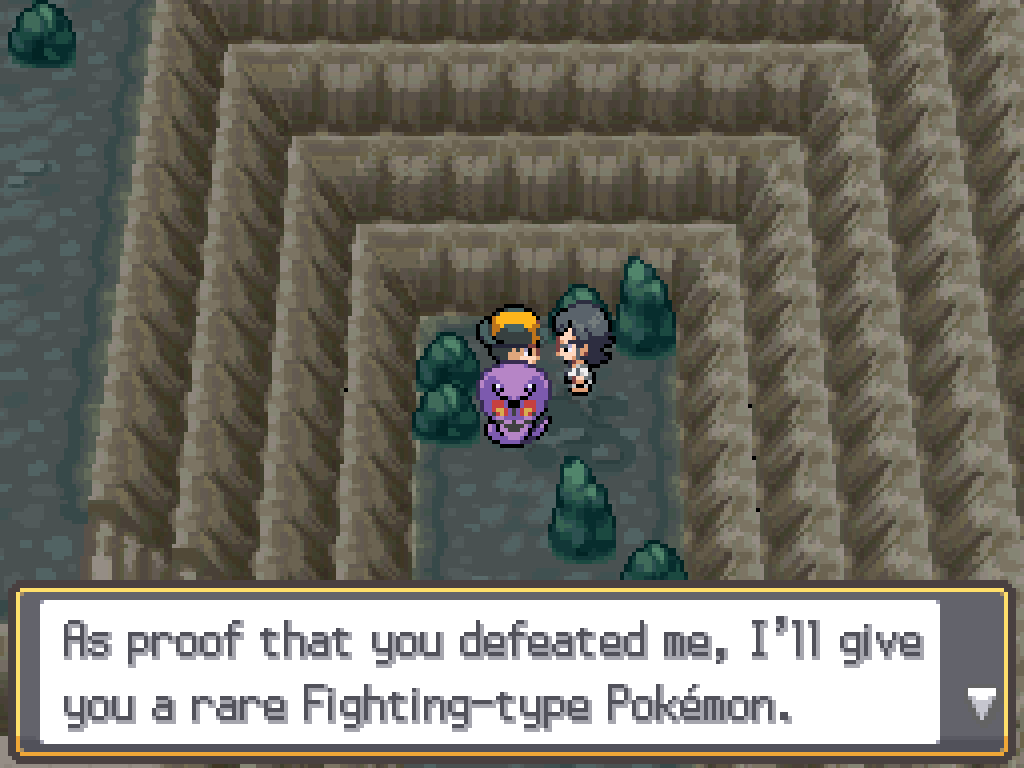
Task: Advance dialogue with the down arrow indicator
Action: (x=980, y=706)
